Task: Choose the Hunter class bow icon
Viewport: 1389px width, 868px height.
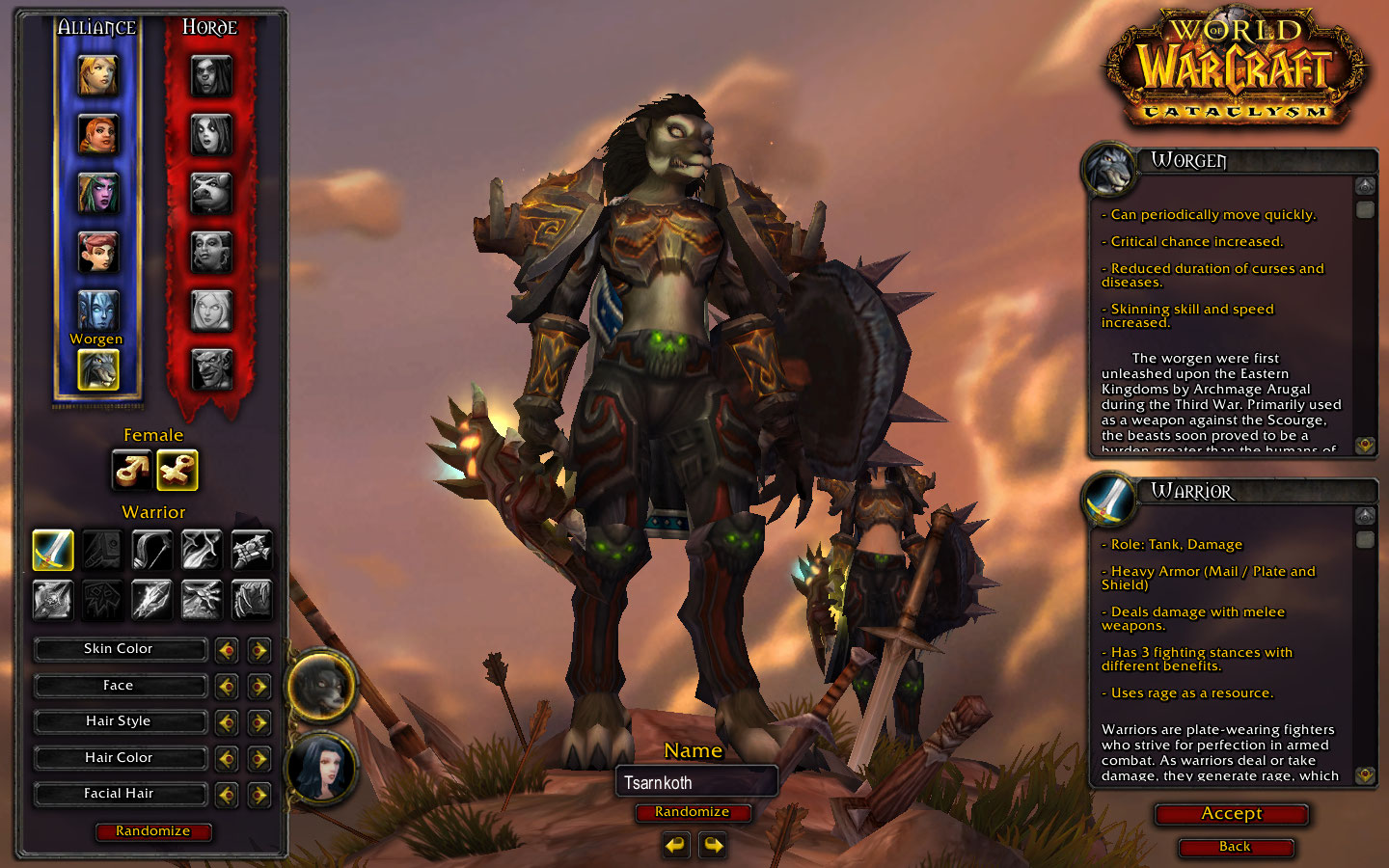Action: coord(151,550)
